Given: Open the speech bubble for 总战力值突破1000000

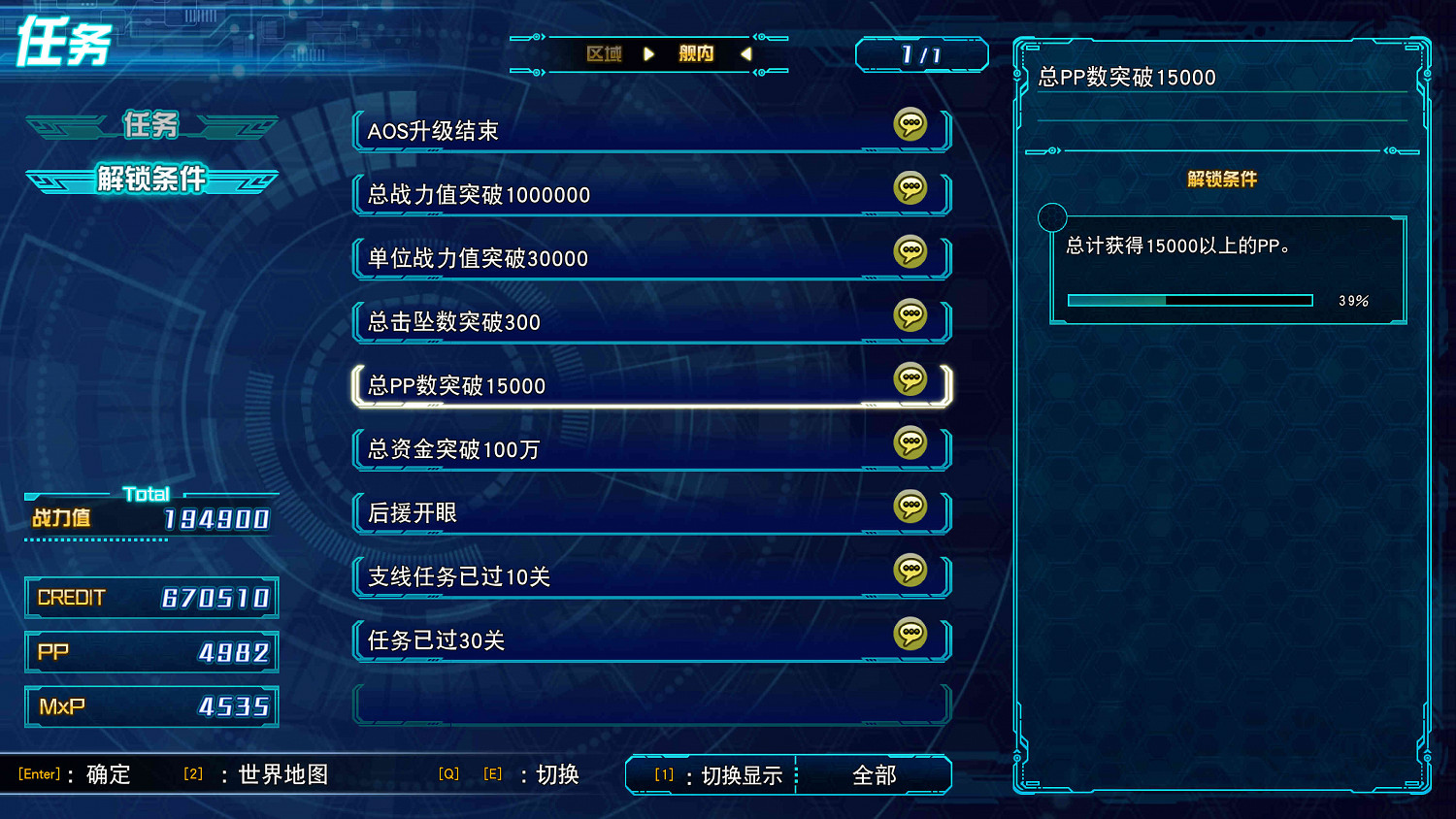Looking at the screenshot, I should (x=910, y=190).
